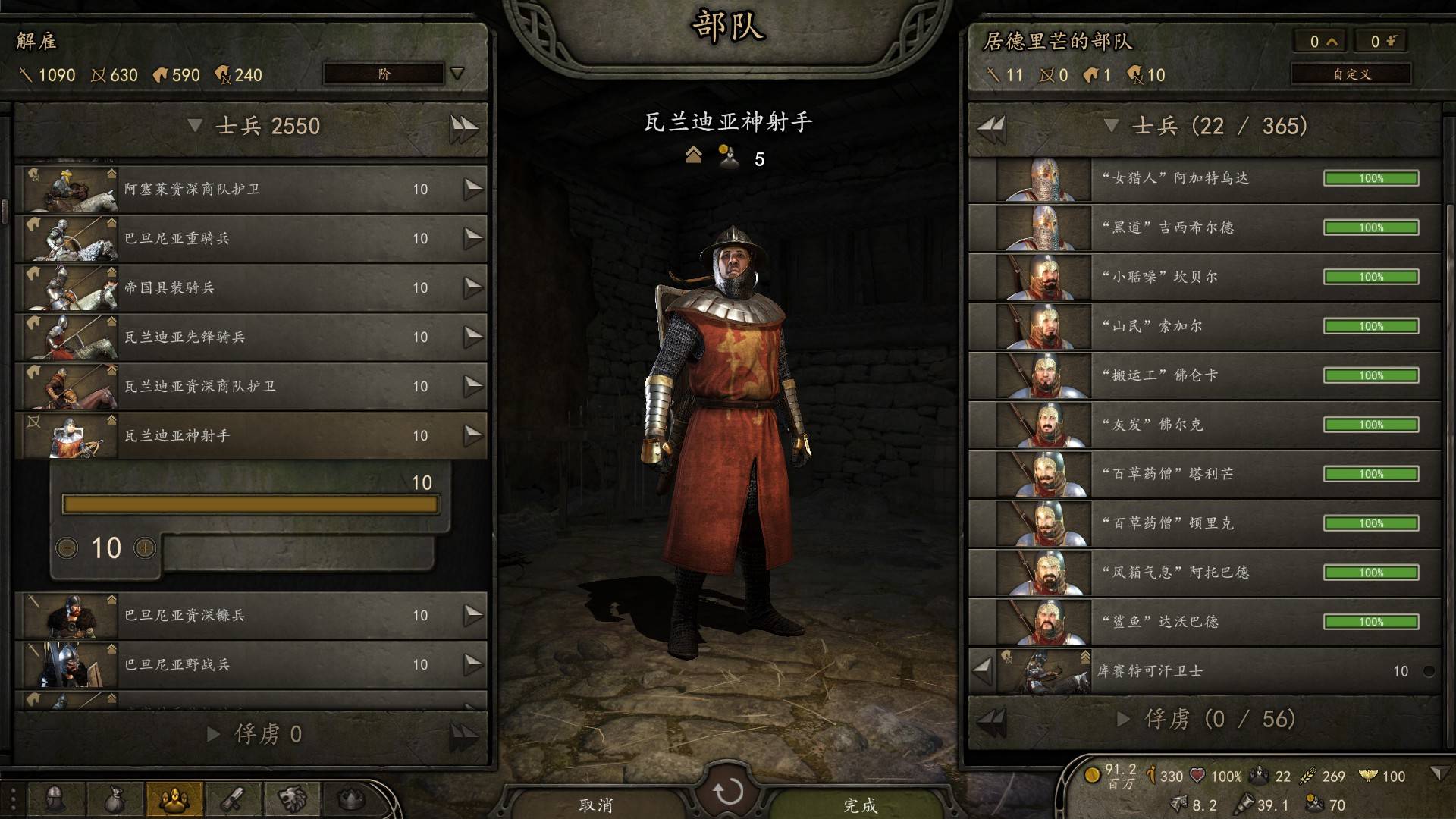
Task: Transfer 巴旦尼亚重骑兵 with its arrow button
Action: [473, 238]
